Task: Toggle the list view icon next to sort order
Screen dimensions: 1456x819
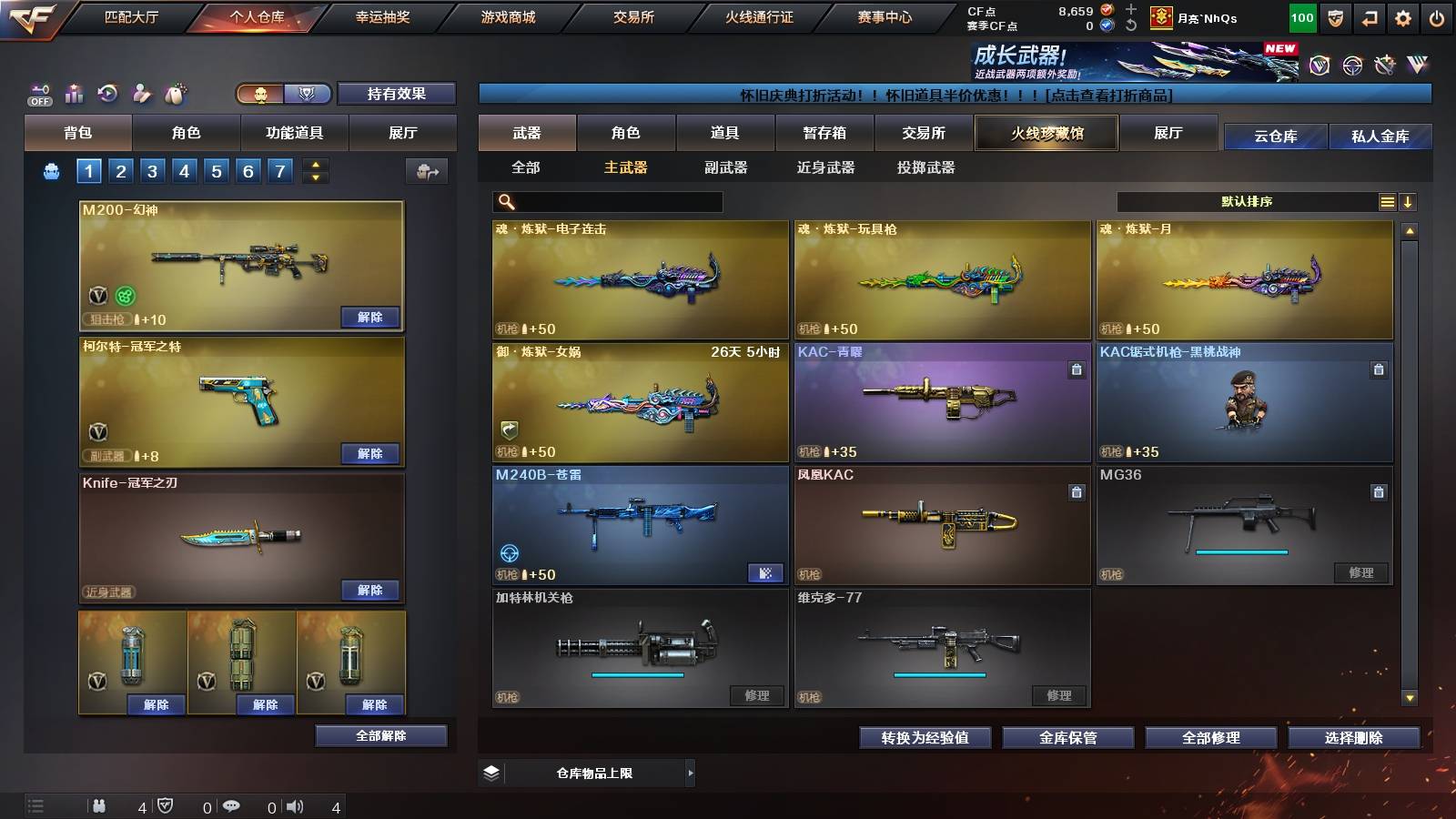Action: click(1385, 201)
